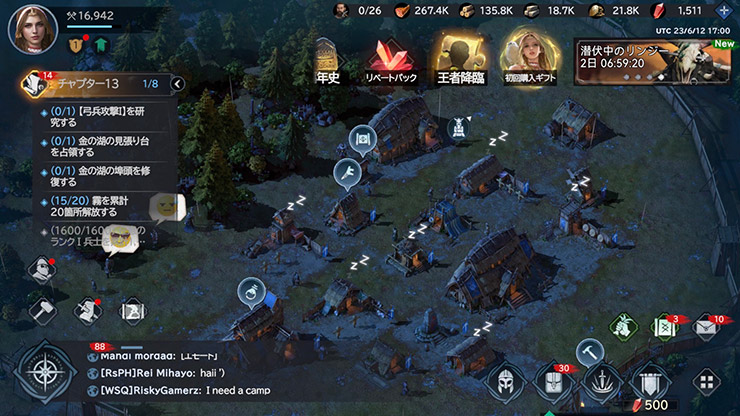The image size is (740, 416).
Task: Collapse the chapter quest list arrow
Action: [x=178, y=84]
